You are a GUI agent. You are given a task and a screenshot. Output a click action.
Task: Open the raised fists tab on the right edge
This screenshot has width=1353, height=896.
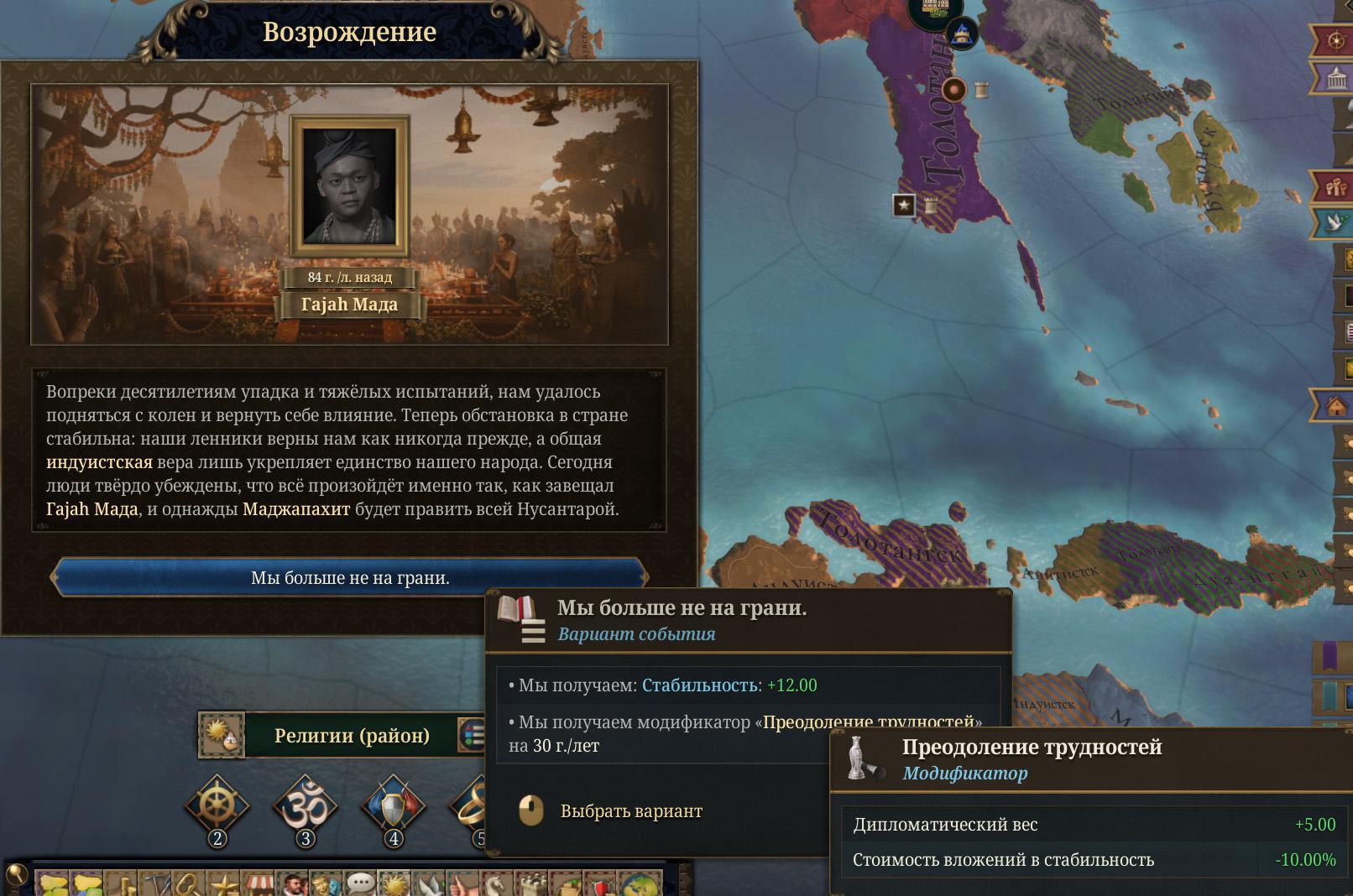coord(1336,185)
